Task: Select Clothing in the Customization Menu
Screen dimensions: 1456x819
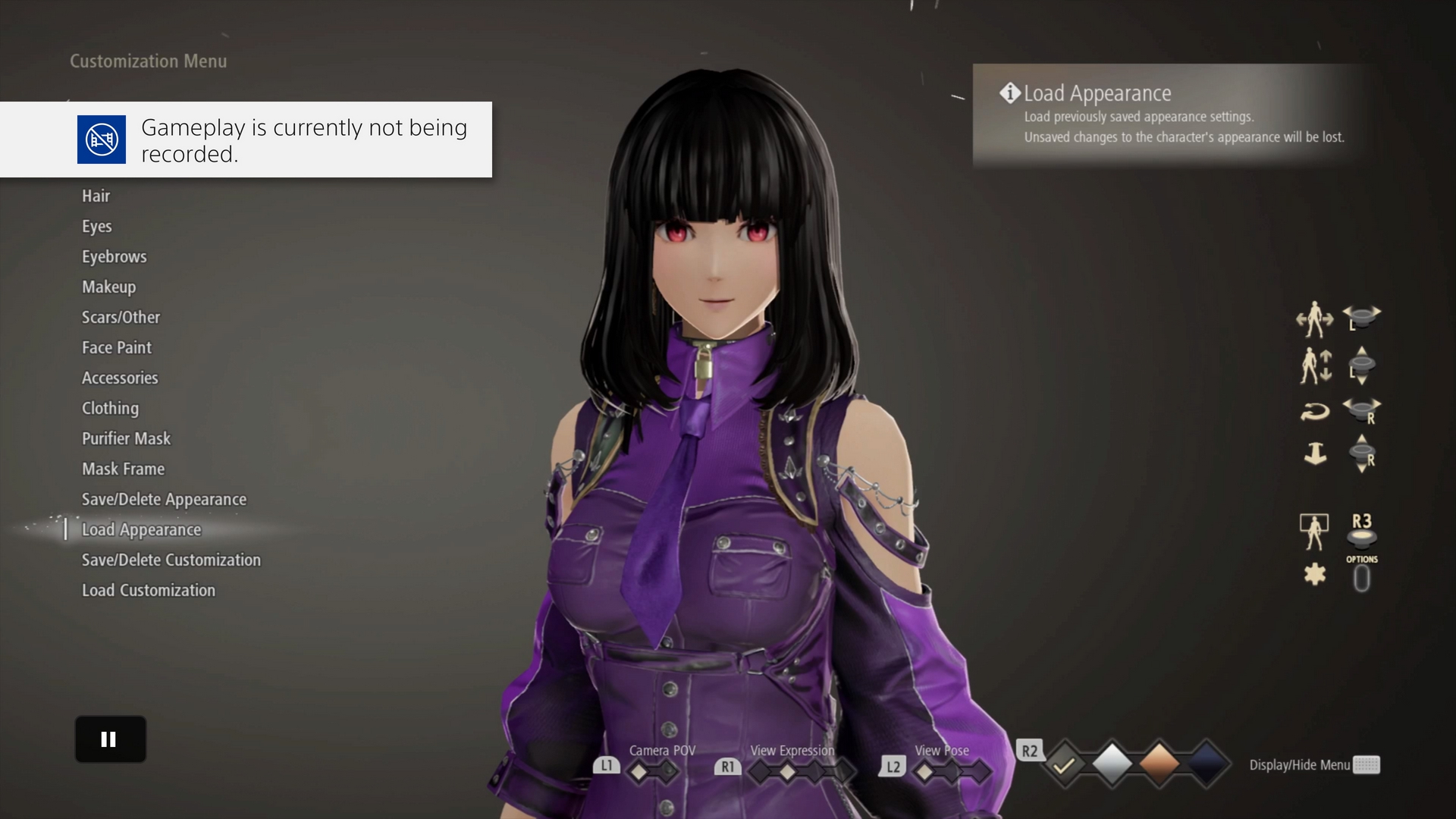Action: (x=110, y=408)
